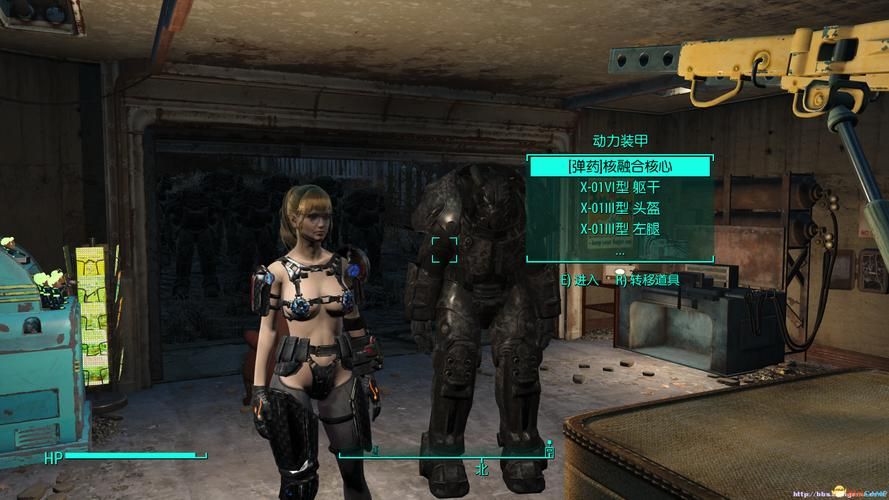Select the X-01III型 左腿 item

coord(620,229)
